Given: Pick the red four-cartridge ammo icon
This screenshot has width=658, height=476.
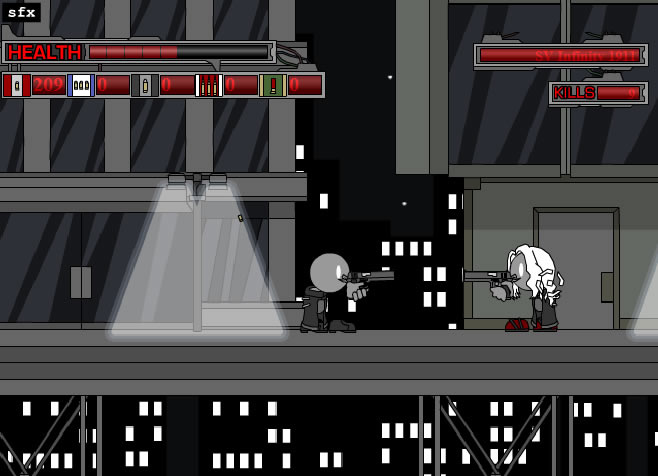Looking at the screenshot, I should pyautogui.click(x=208, y=85).
